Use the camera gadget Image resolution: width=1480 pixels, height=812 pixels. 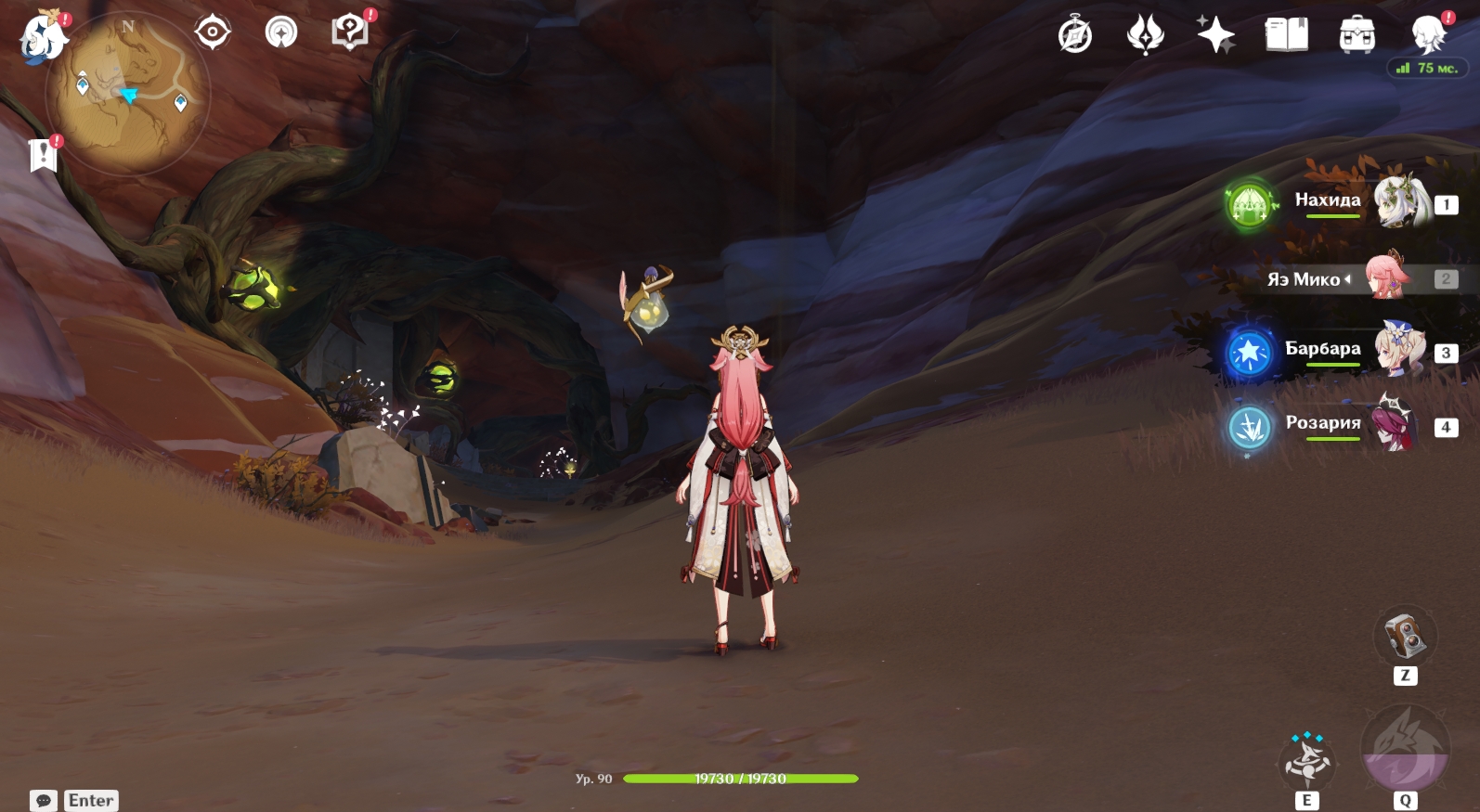(x=1405, y=636)
